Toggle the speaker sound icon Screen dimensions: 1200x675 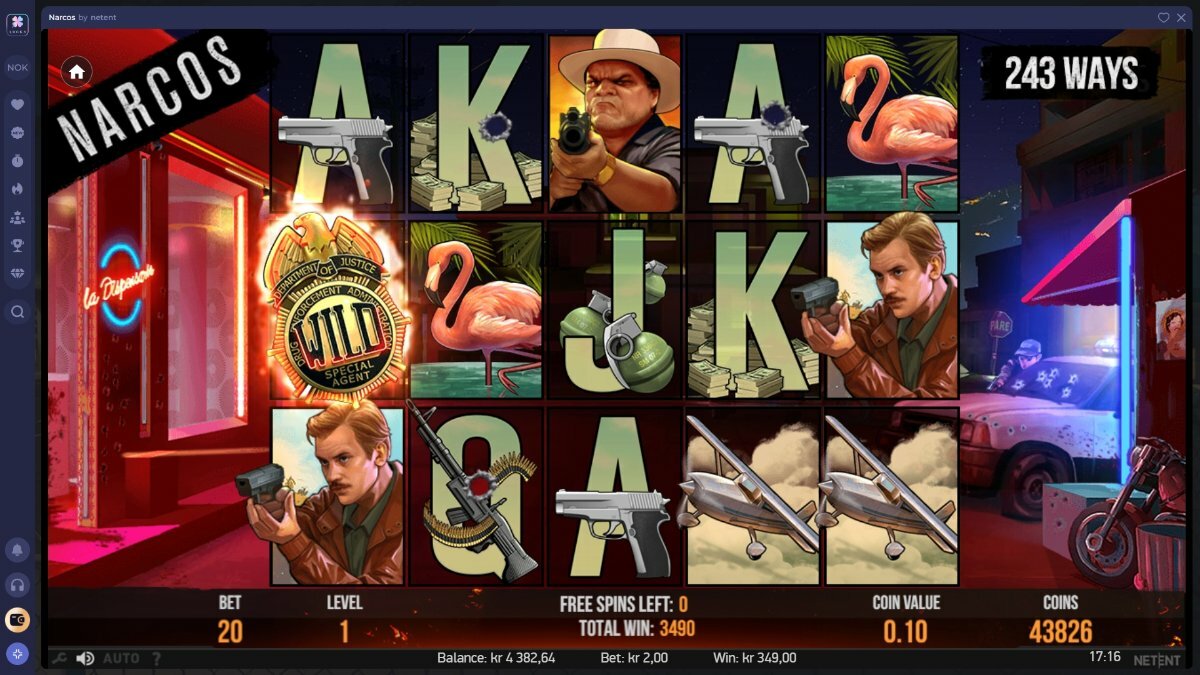pos(86,658)
